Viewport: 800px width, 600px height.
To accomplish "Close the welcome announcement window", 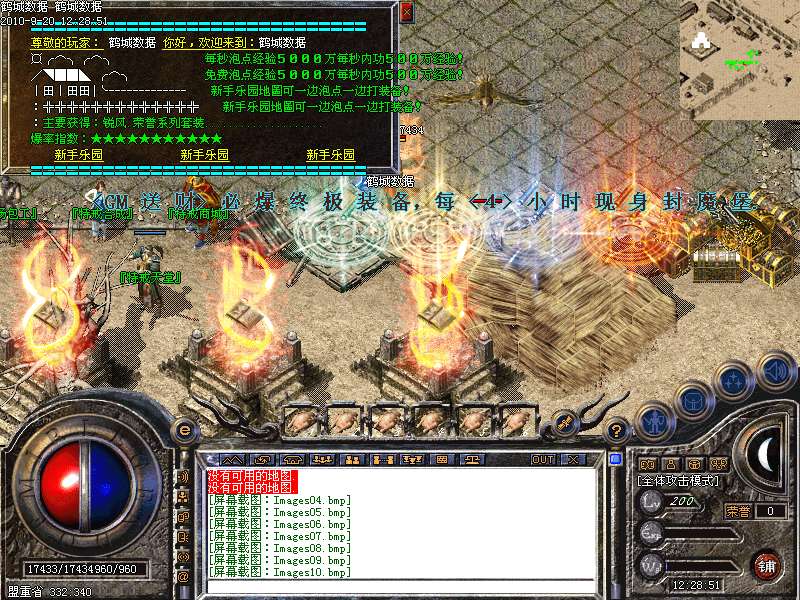I will 406,12.
